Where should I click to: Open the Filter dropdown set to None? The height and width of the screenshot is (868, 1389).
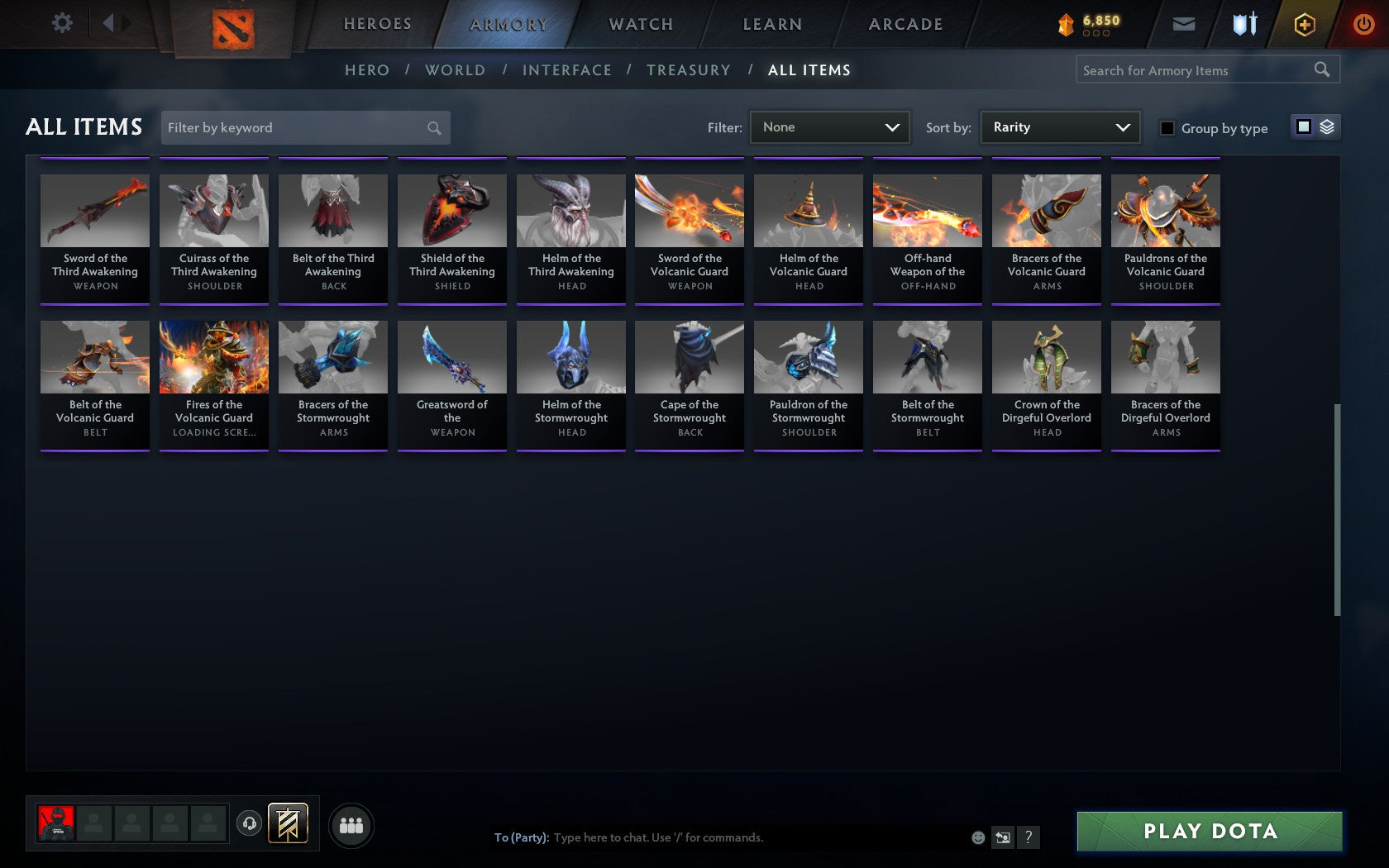coord(829,127)
